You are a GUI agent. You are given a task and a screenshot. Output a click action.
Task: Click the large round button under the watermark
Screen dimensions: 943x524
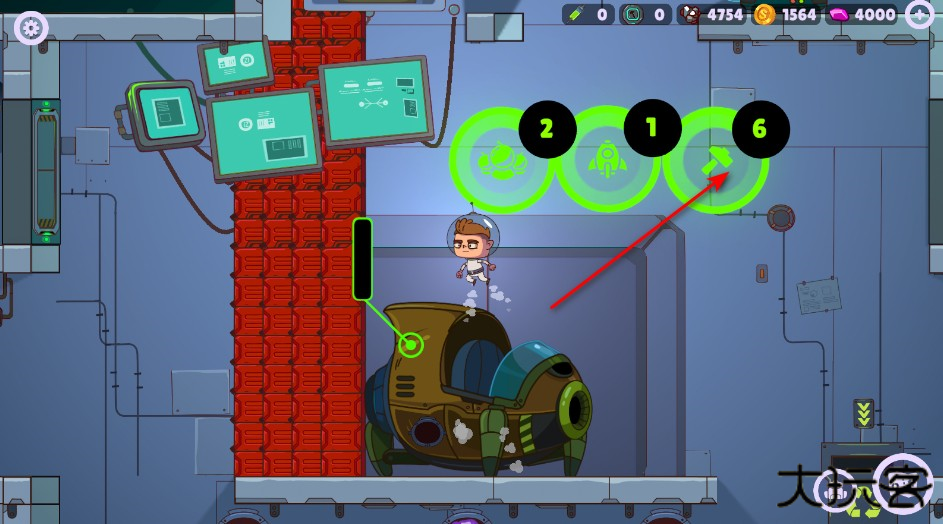pos(902,484)
